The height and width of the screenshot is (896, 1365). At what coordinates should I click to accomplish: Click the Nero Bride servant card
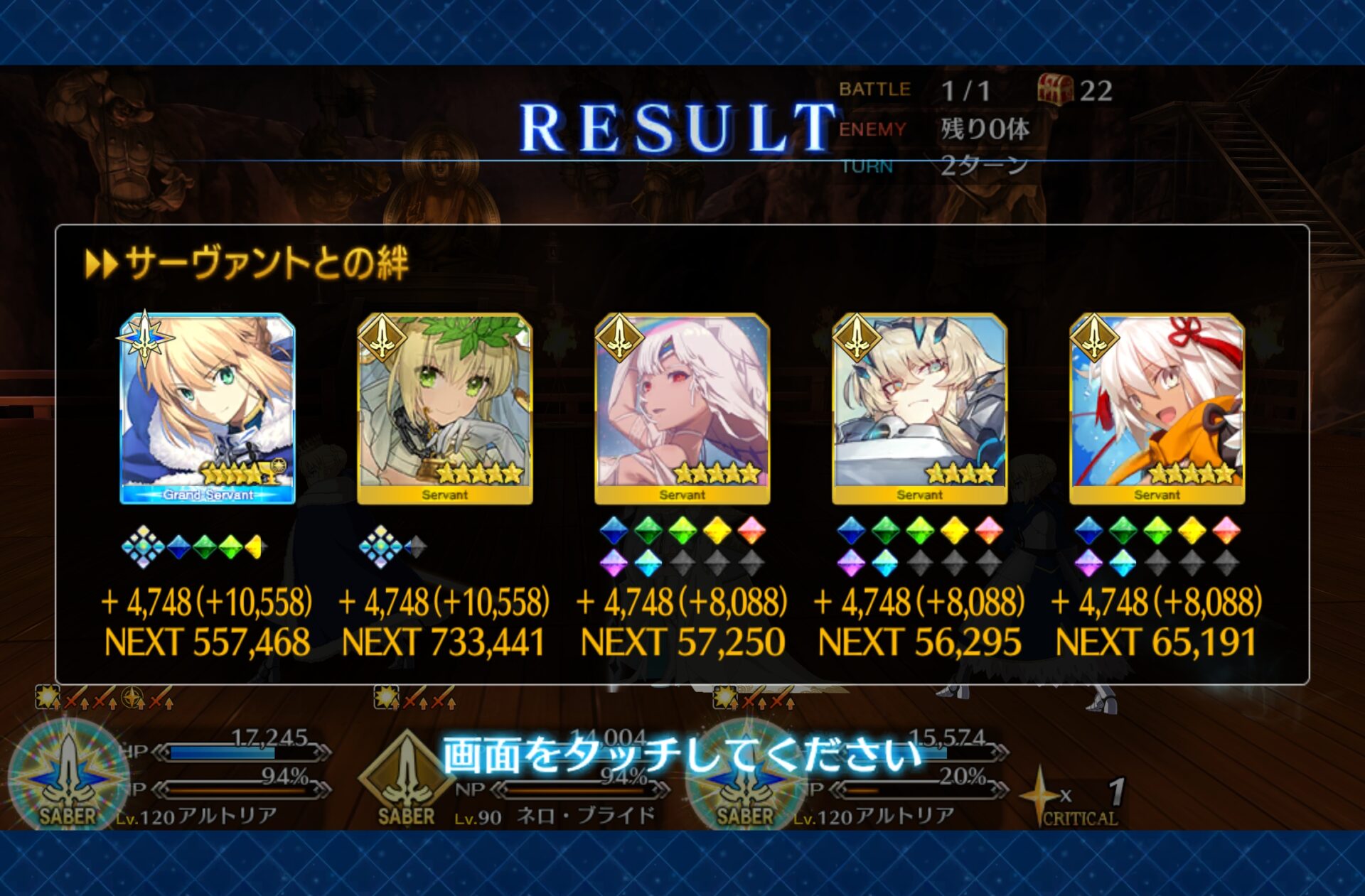pyautogui.click(x=445, y=409)
